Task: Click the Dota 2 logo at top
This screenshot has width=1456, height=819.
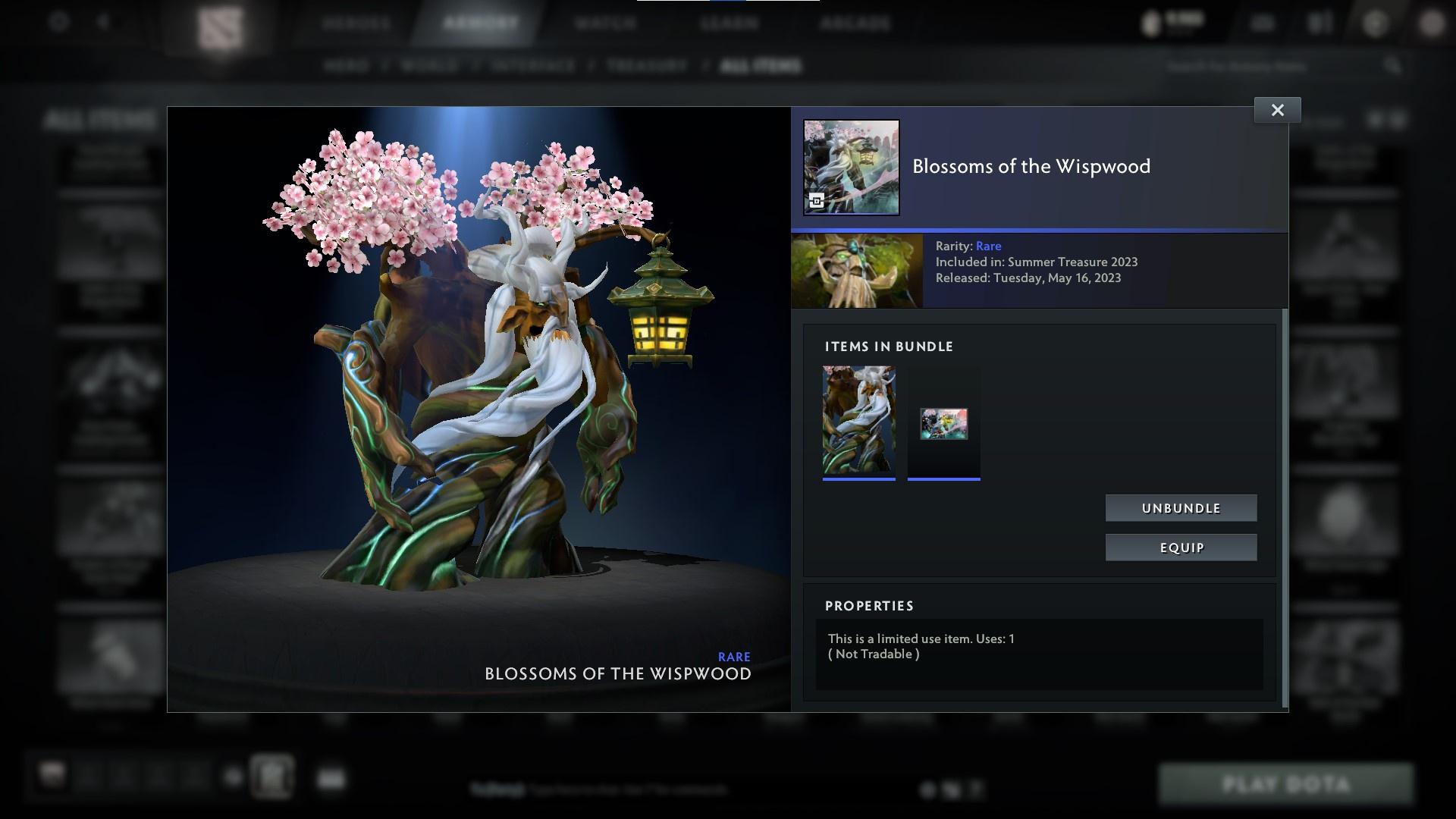Action: coord(220,21)
